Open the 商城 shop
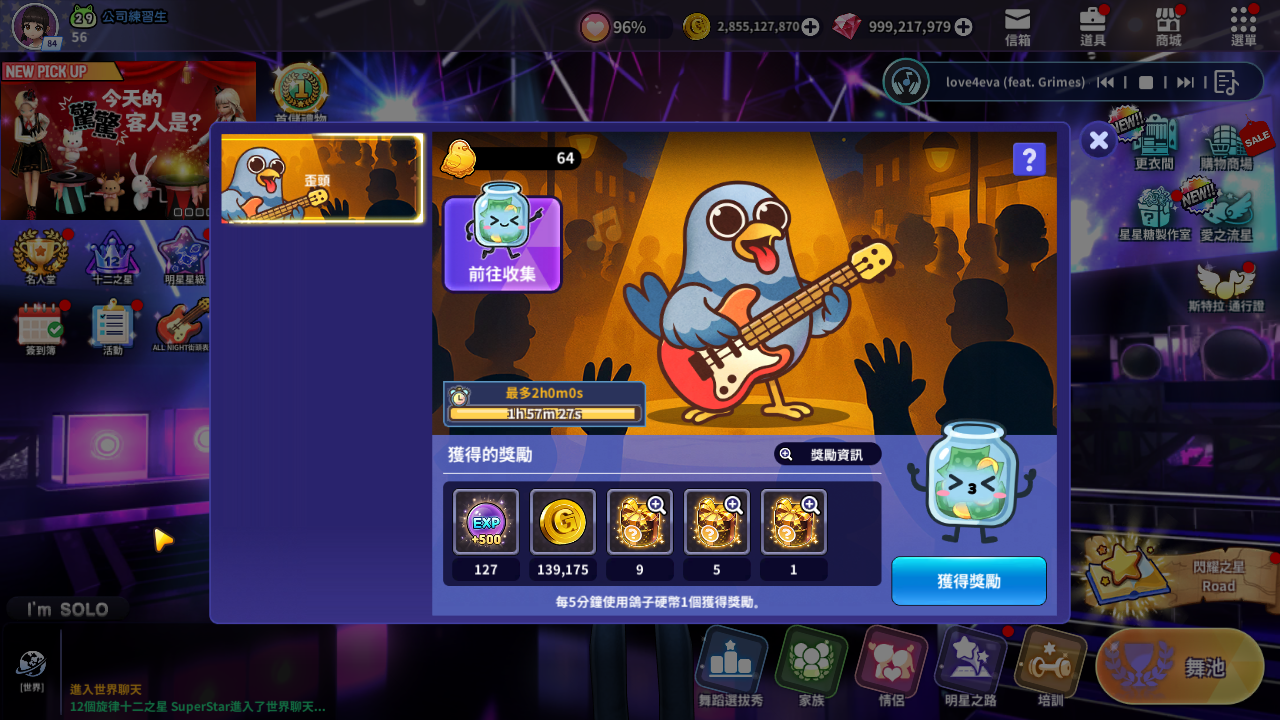 pyautogui.click(x=1168, y=26)
